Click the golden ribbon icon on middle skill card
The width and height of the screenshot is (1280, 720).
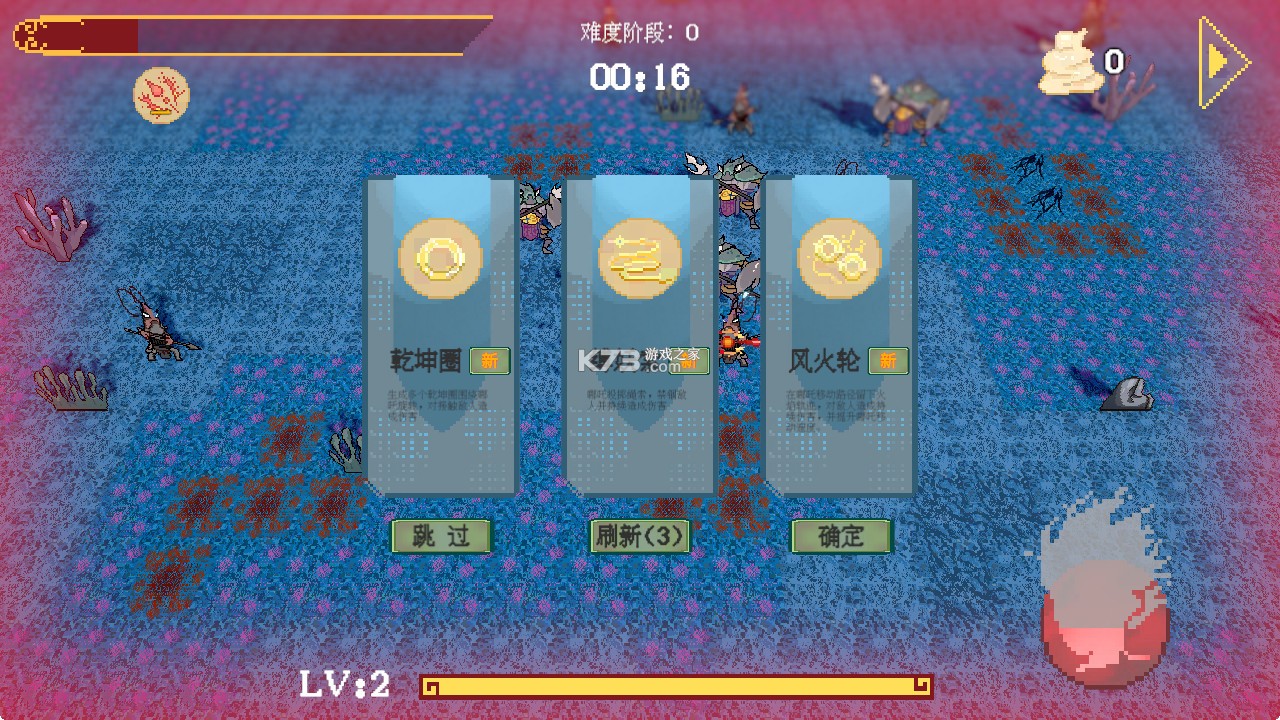[641, 257]
